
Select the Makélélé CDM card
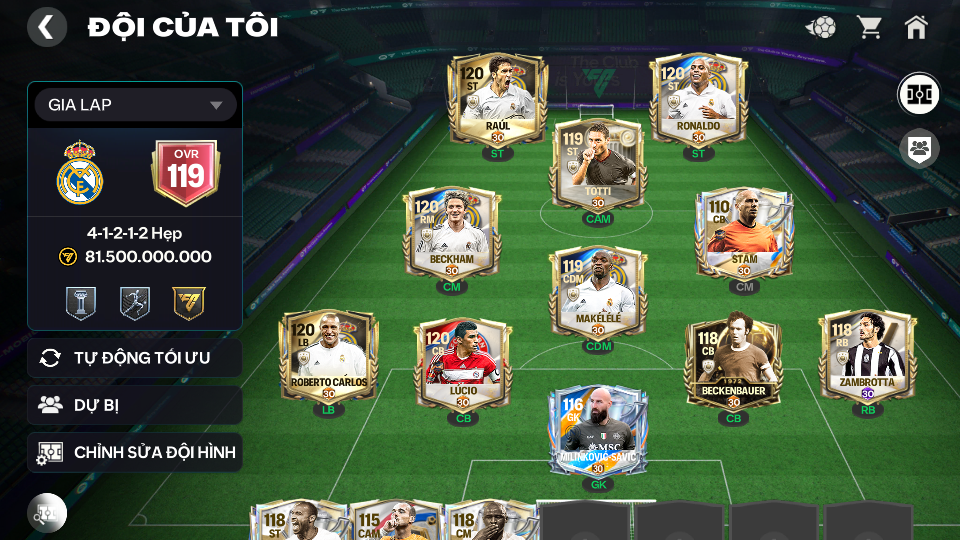(597, 291)
